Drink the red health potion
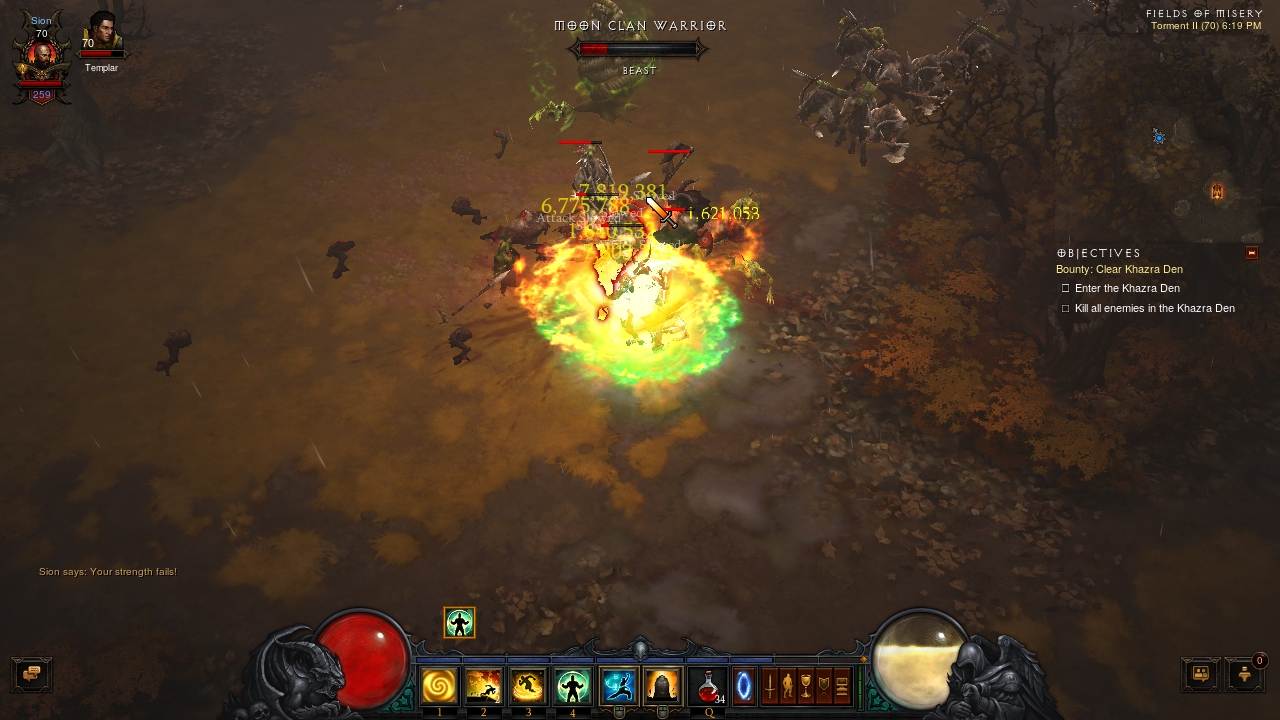 (x=708, y=686)
